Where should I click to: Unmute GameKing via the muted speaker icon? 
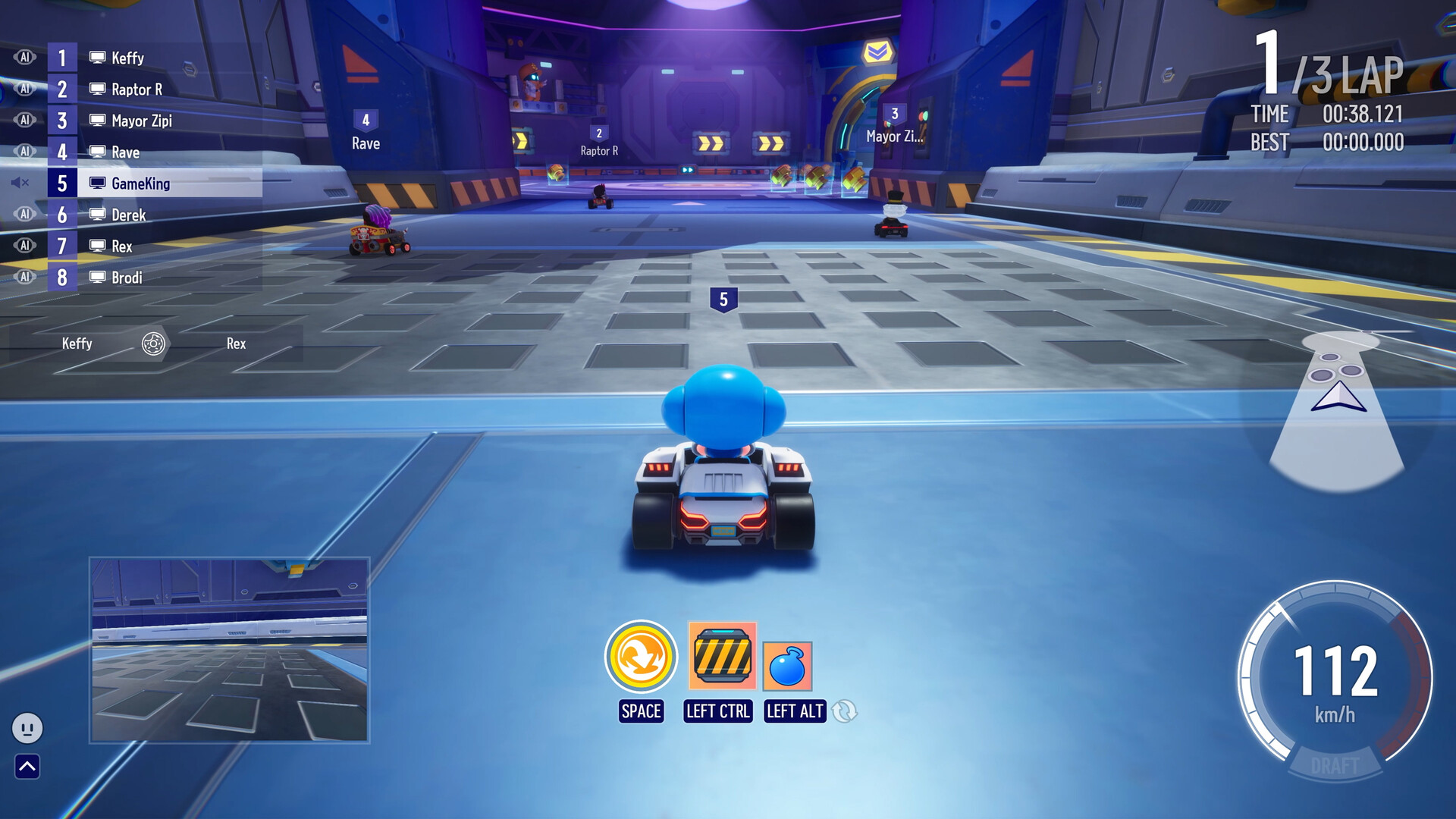[x=20, y=182]
